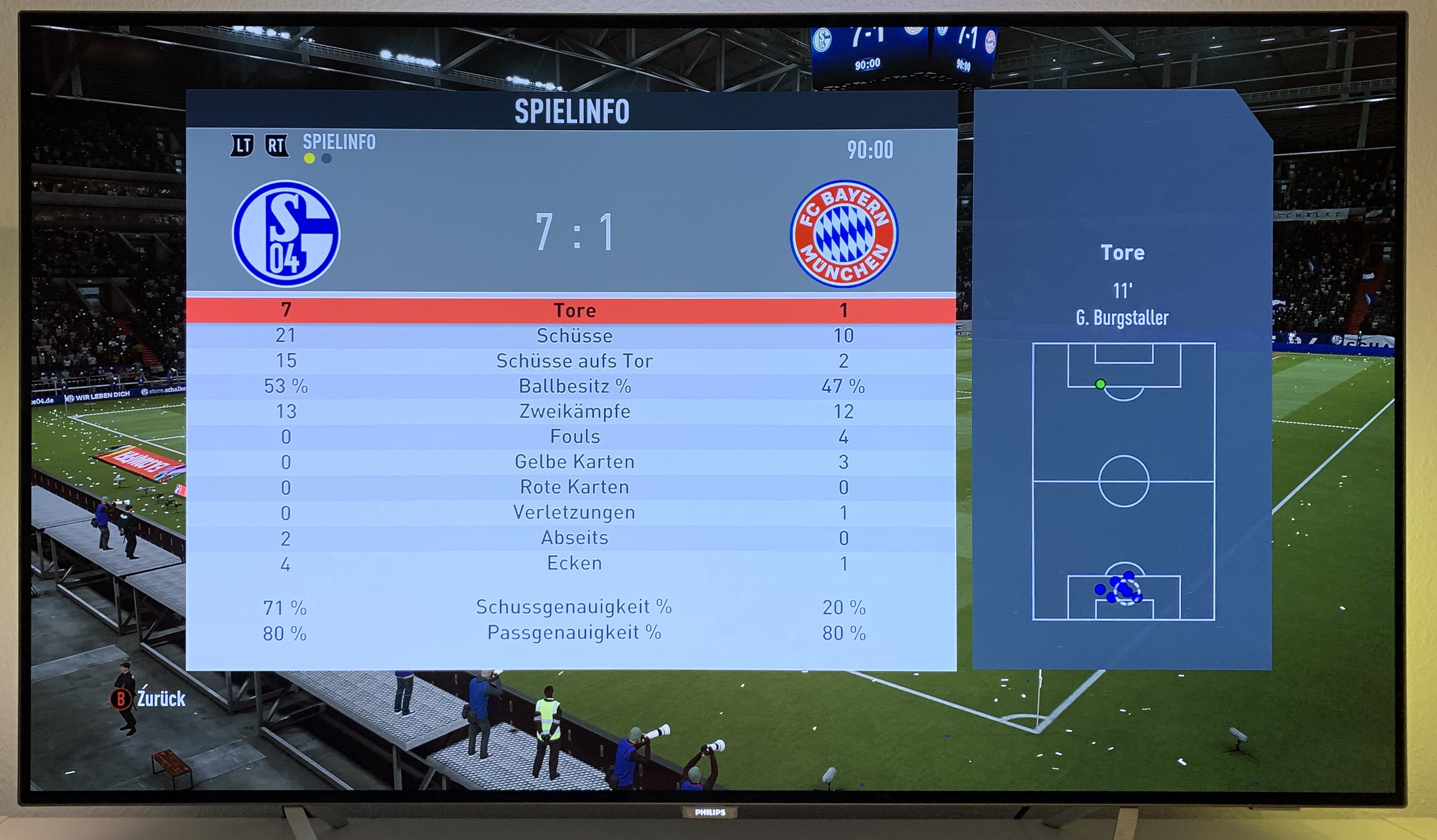Viewport: 1437px width, 840px height.
Task: Pick the Verletzungen stat row
Action: click(574, 512)
